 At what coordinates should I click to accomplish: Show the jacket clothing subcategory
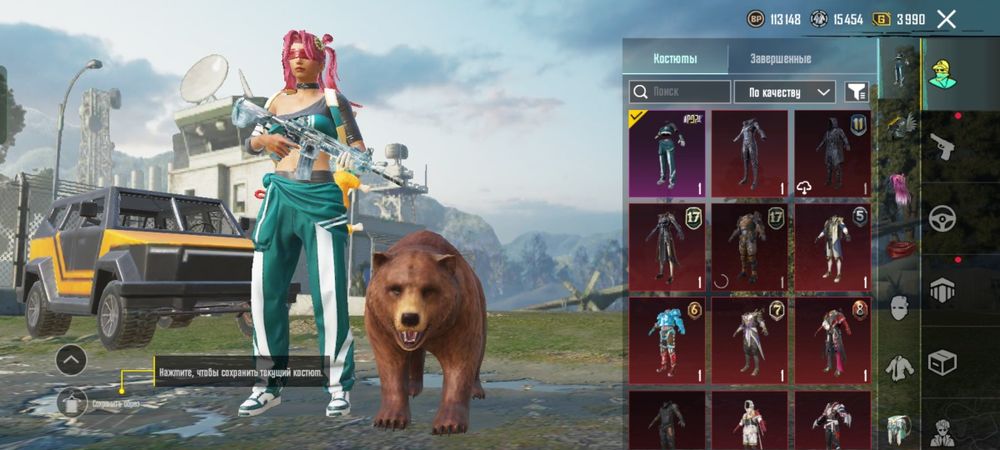[x=899, y=368]
